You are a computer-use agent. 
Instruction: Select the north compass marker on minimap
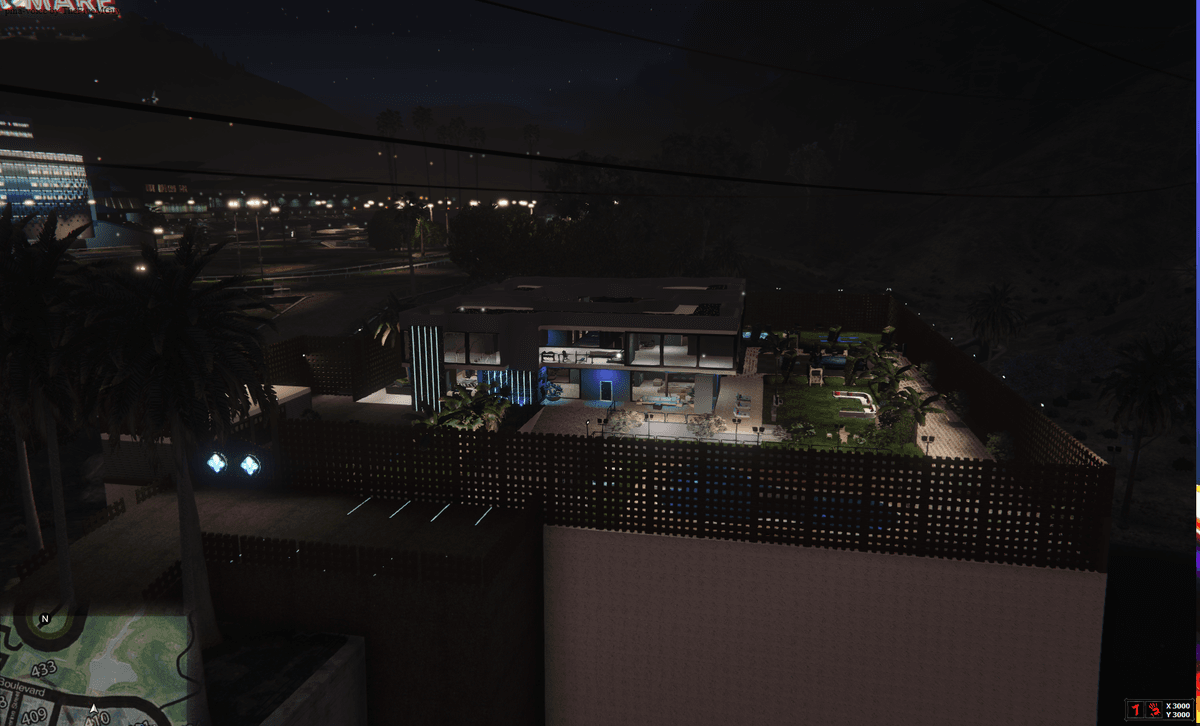pyautogui.click(x=44, y=619)
